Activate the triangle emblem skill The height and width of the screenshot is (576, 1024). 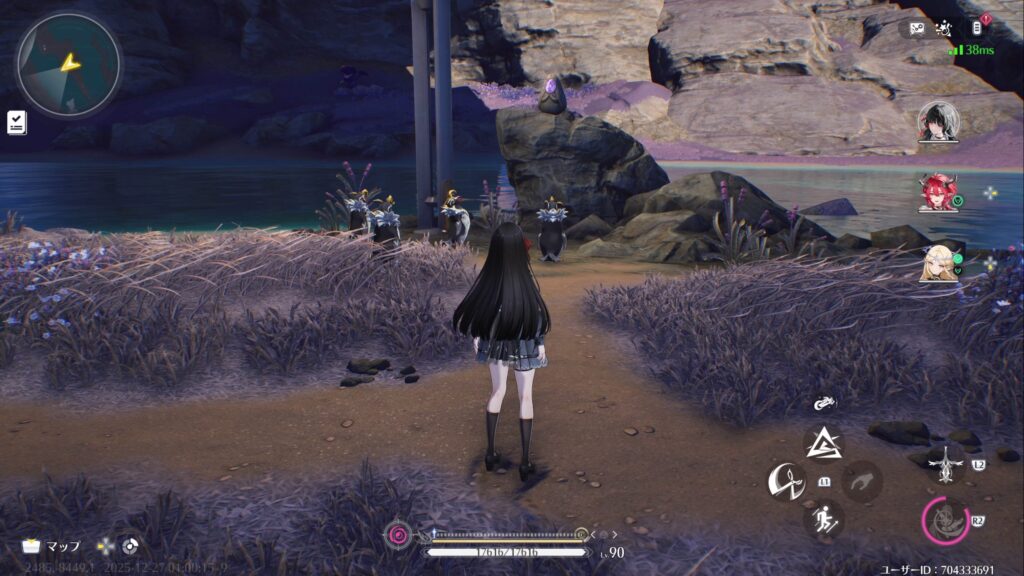point(825,442)
